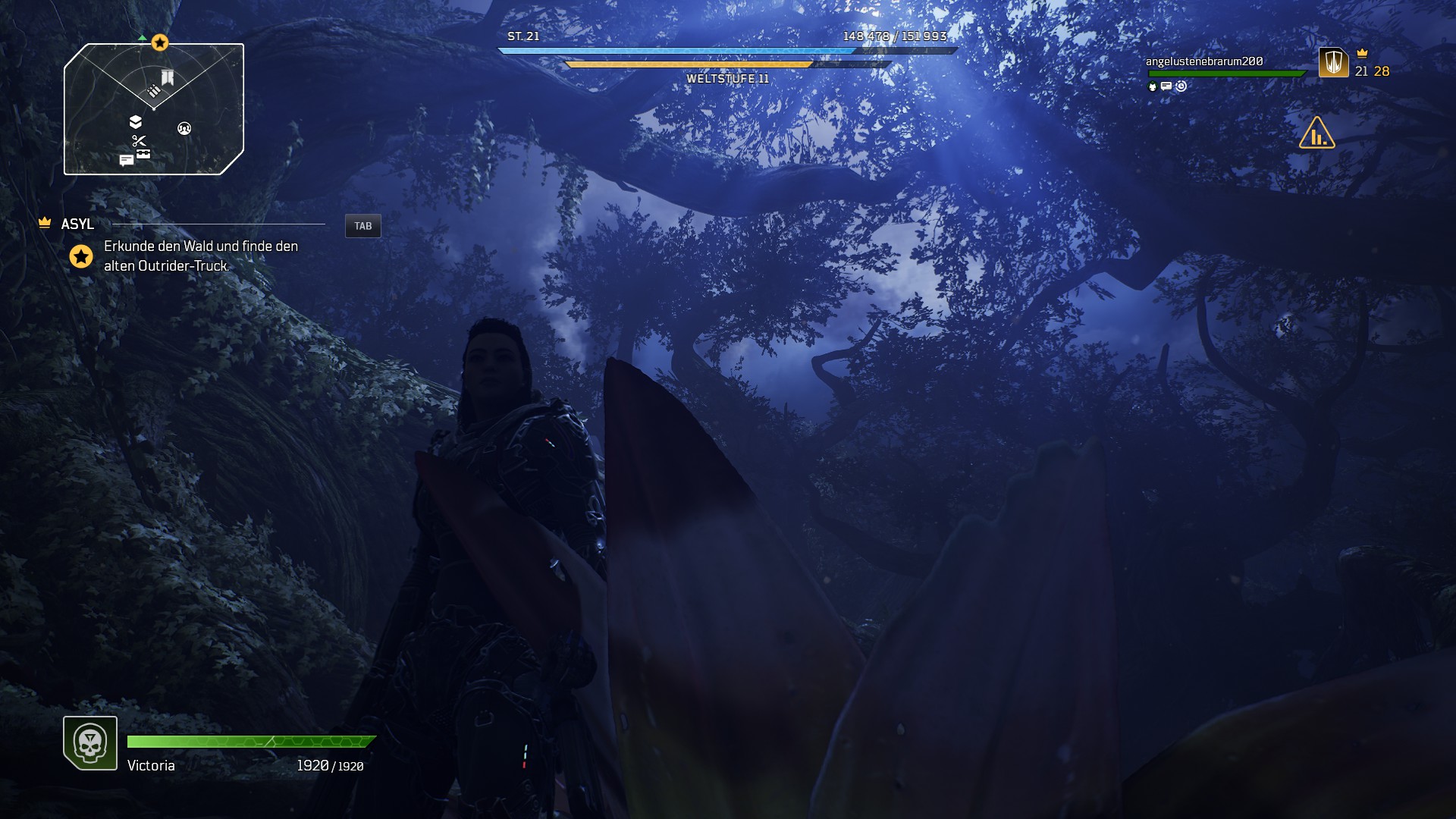Click the speech bubble marker on the minimap
The image size is (1456, 819).
(x=126, y=160)
